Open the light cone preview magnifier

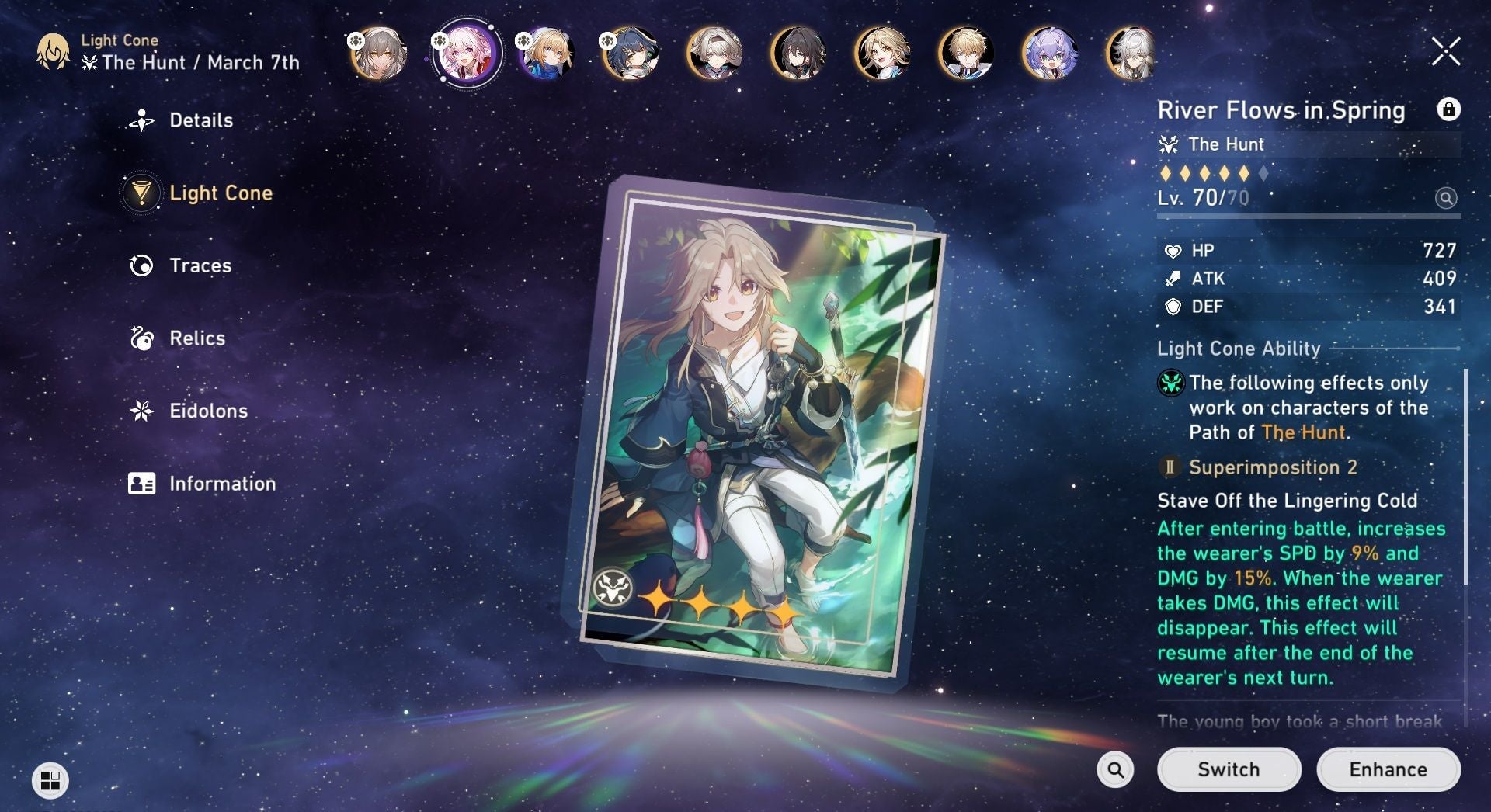tap(1444, 199)
